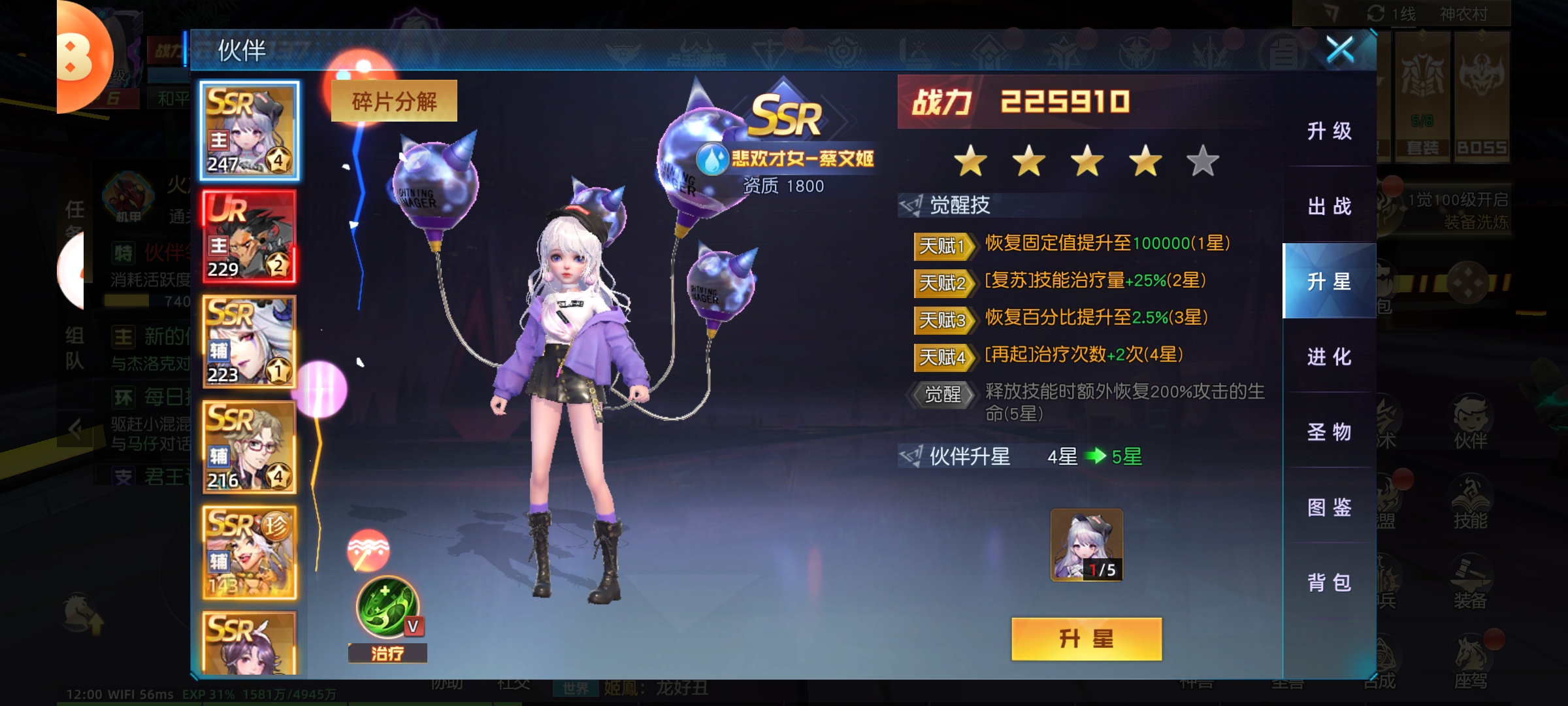
Task: Tap the green 治疗 healing skill icon
Action: pyautogui.click(x=387, y=608)
